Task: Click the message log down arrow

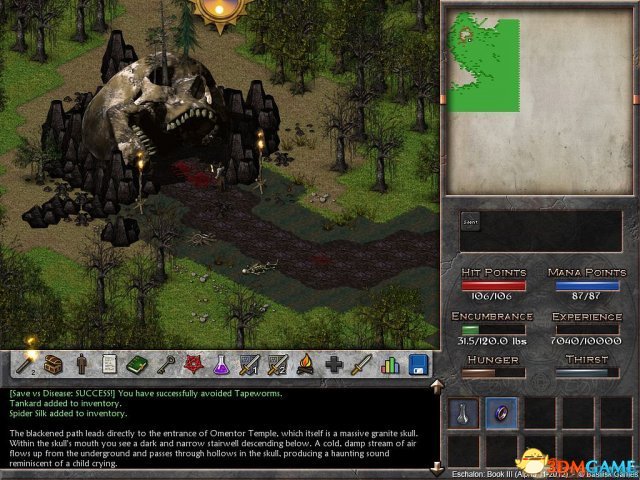Action: click(x=436, y=468)
